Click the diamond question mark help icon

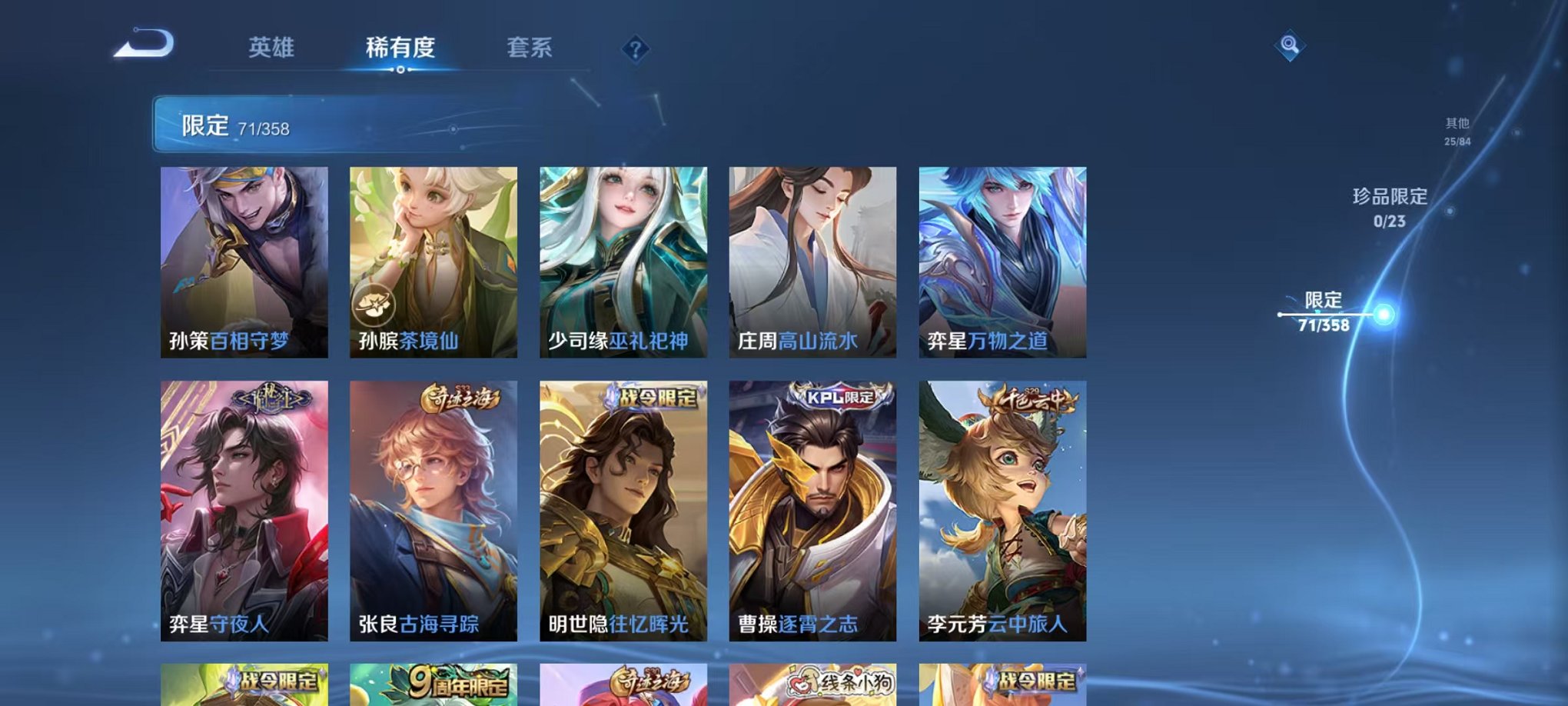pyautogui.click(x=635, y=50)
